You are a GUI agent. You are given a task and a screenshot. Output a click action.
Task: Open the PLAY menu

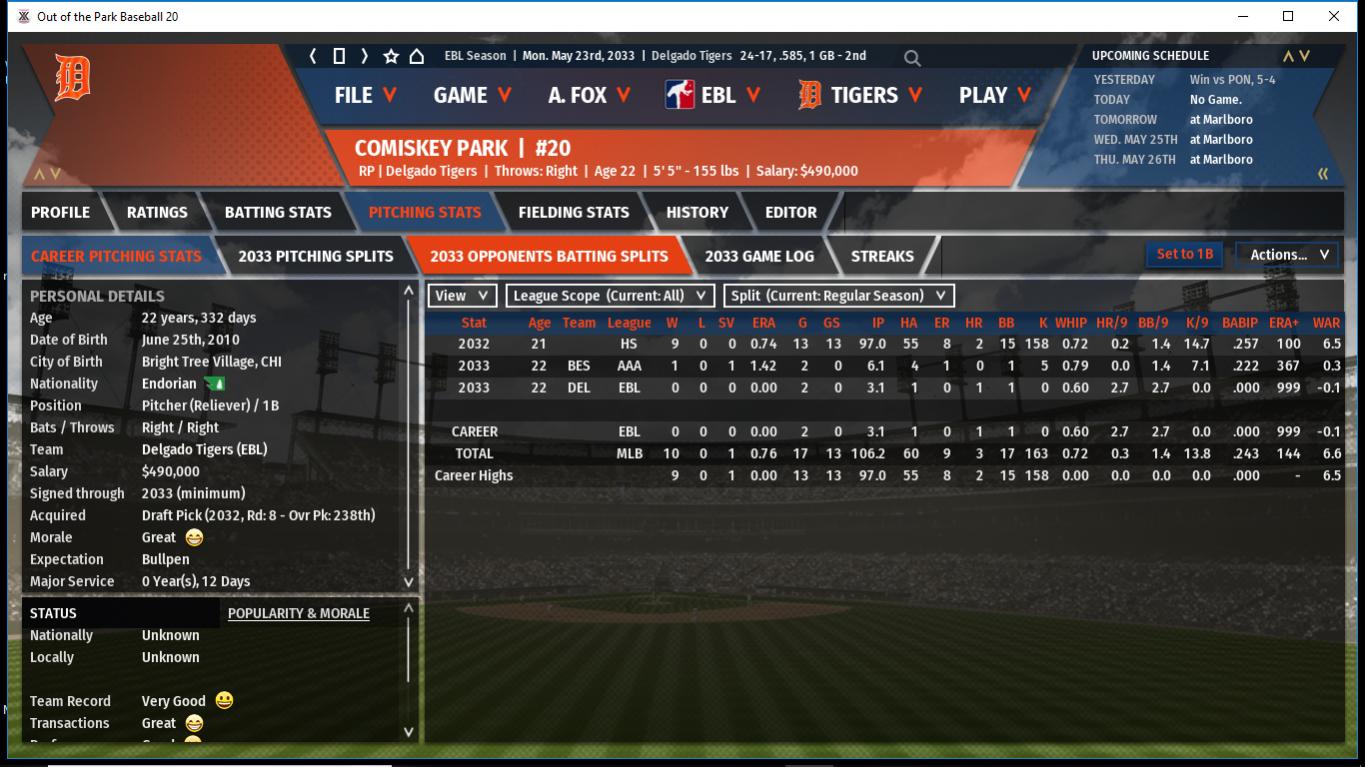coord(995,95)
